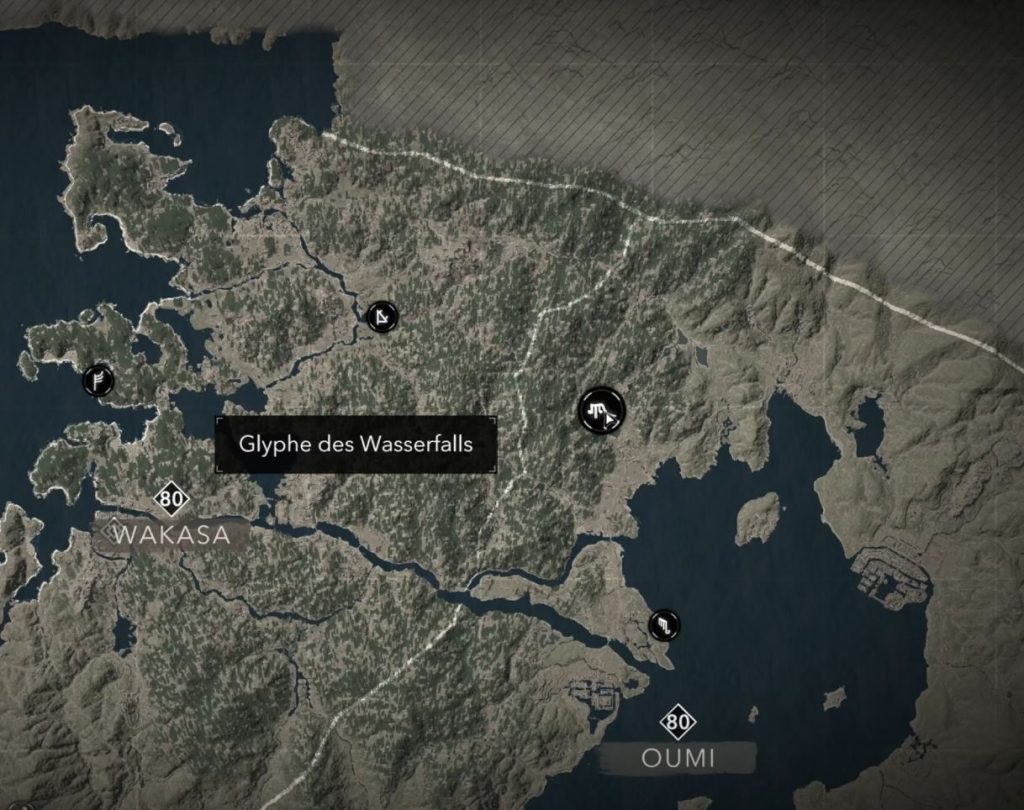Image resolution: width=1024 pixels, height=810 pixels.
Task: Click the level 80 diamond above Wakasa
Action: click(172, 499)
